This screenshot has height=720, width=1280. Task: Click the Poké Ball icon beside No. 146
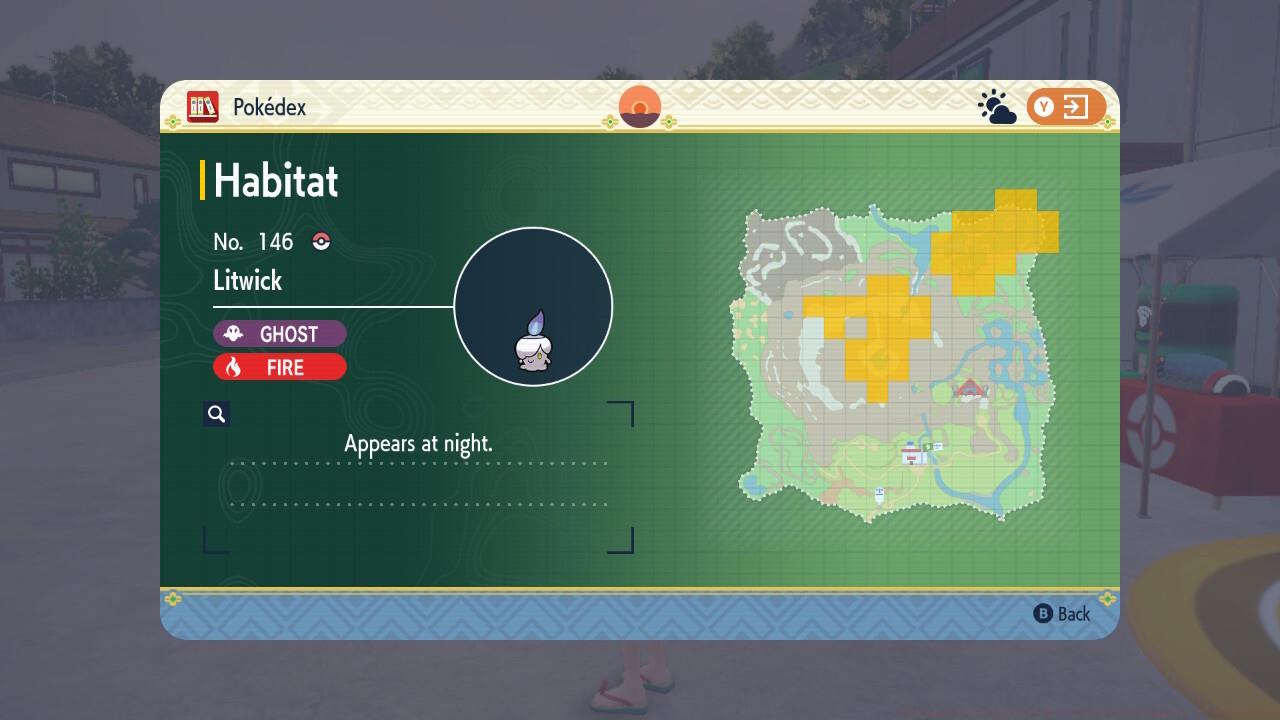coord(320,241)
